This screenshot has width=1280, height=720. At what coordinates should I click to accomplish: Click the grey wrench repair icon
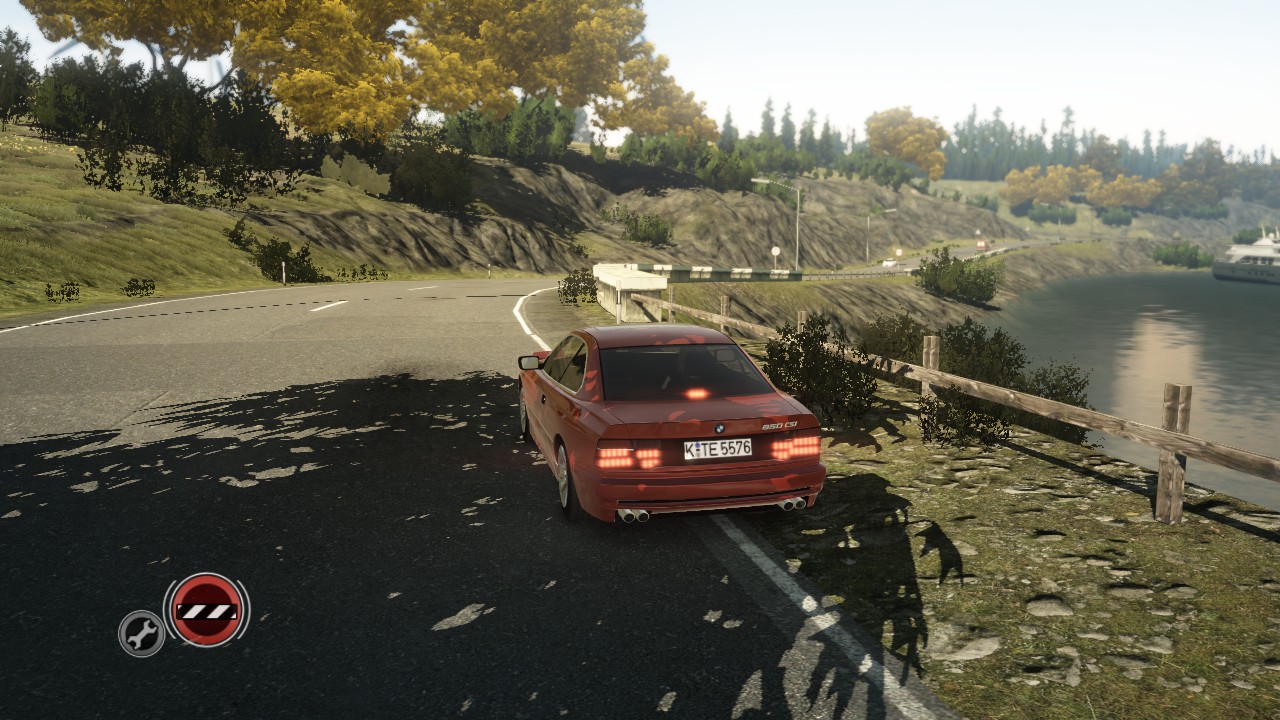coord(142,633)
